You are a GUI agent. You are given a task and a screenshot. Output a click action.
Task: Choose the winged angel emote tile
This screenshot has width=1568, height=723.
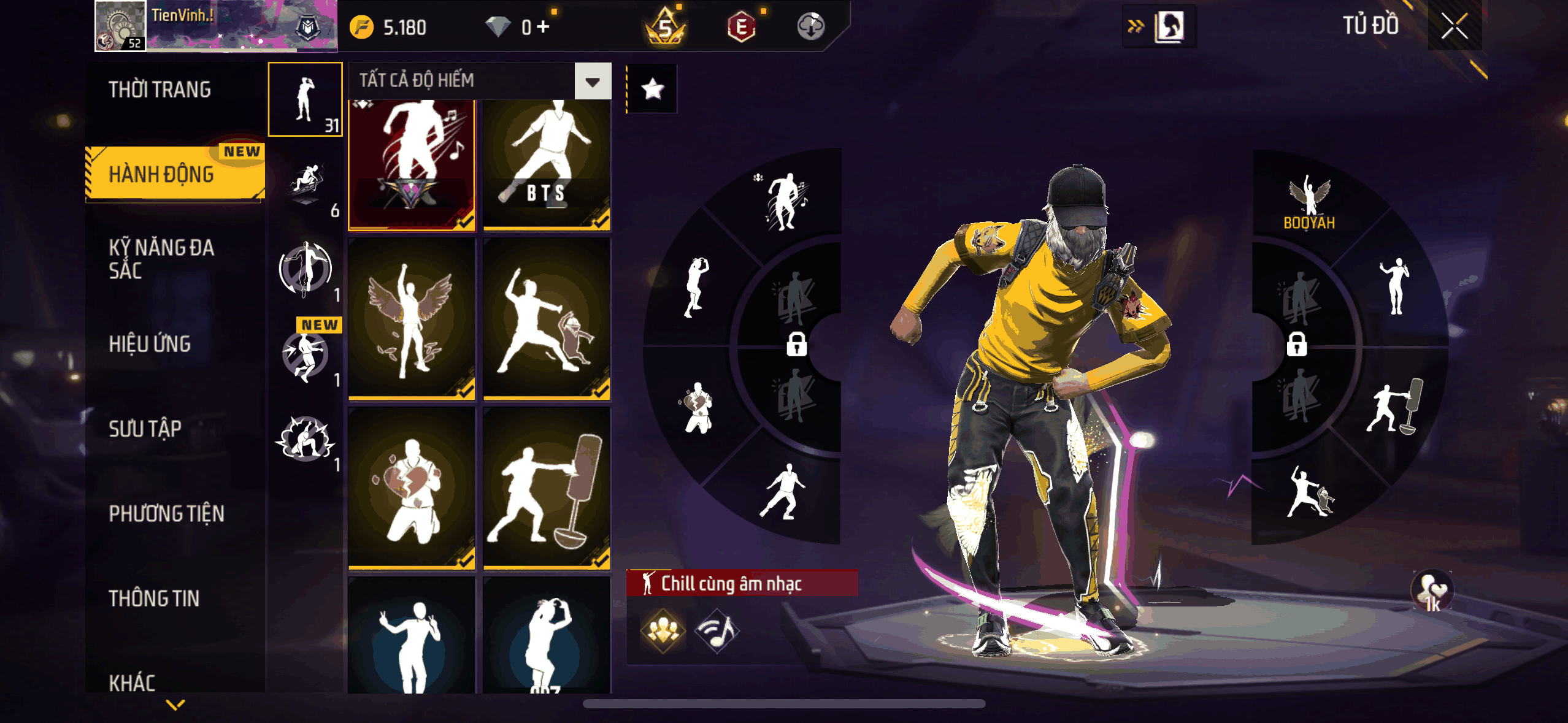412,319
